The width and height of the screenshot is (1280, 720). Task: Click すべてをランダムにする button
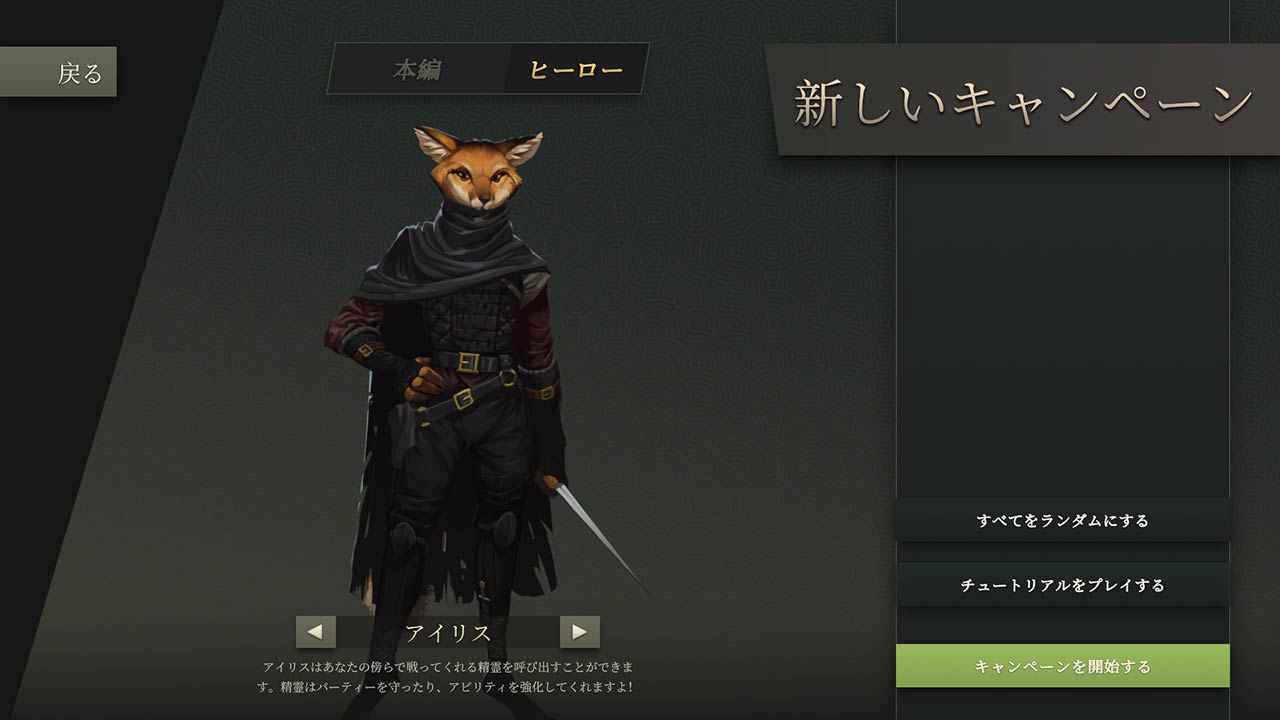coord(1062,520)
